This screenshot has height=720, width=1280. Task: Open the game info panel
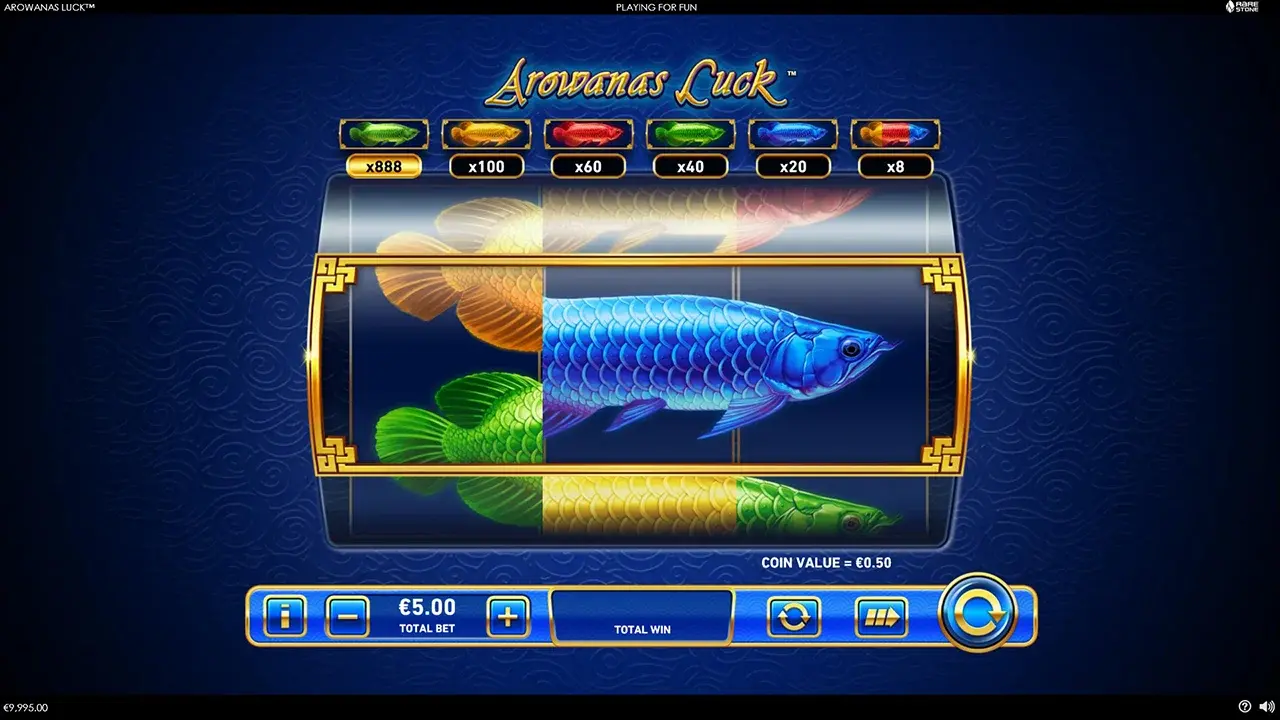click(285, 614)
